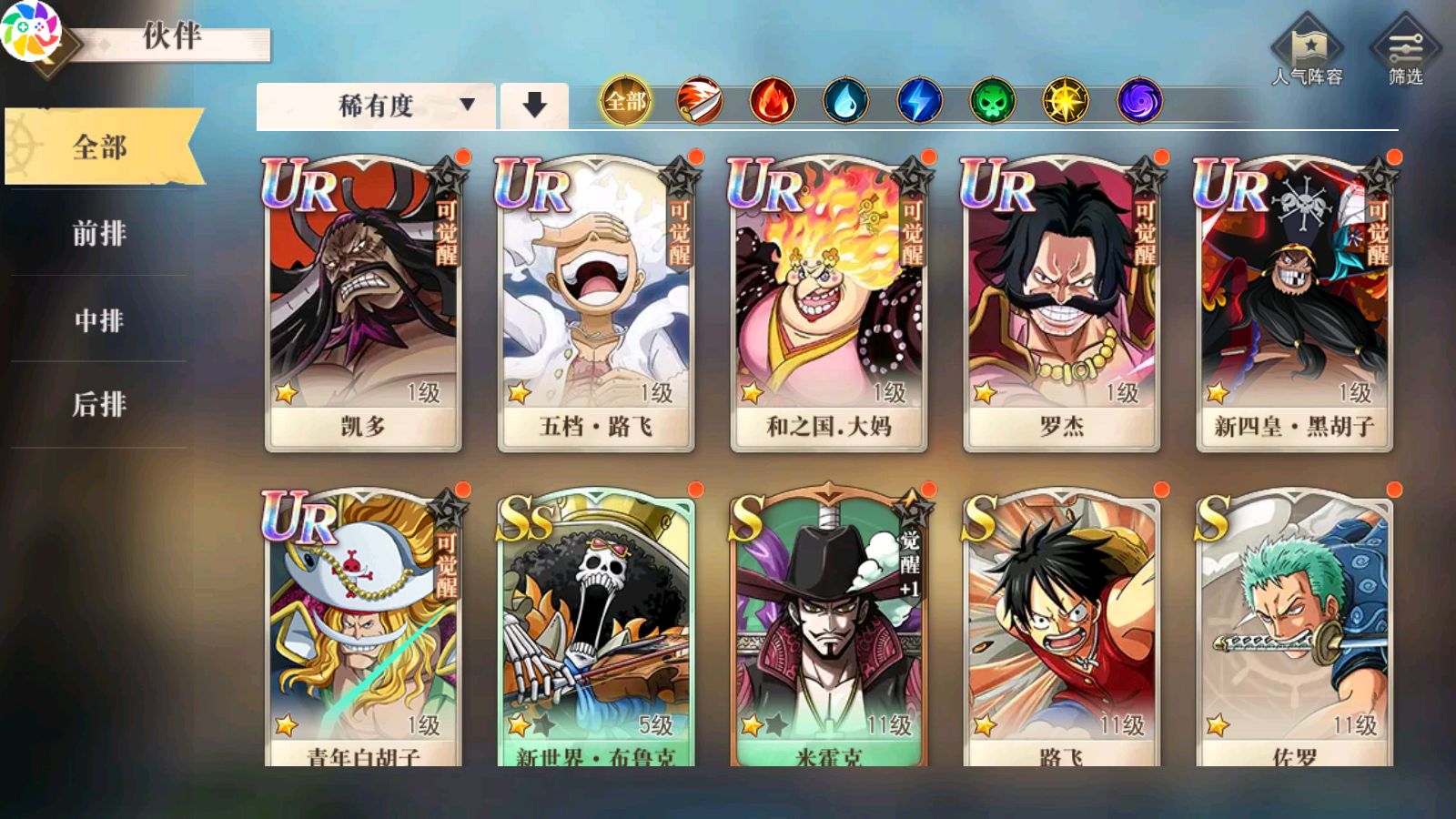This screenshot has height=819, width=1456.
Task: Choose the gold 全部 element filter
Action: click(626, 100)
